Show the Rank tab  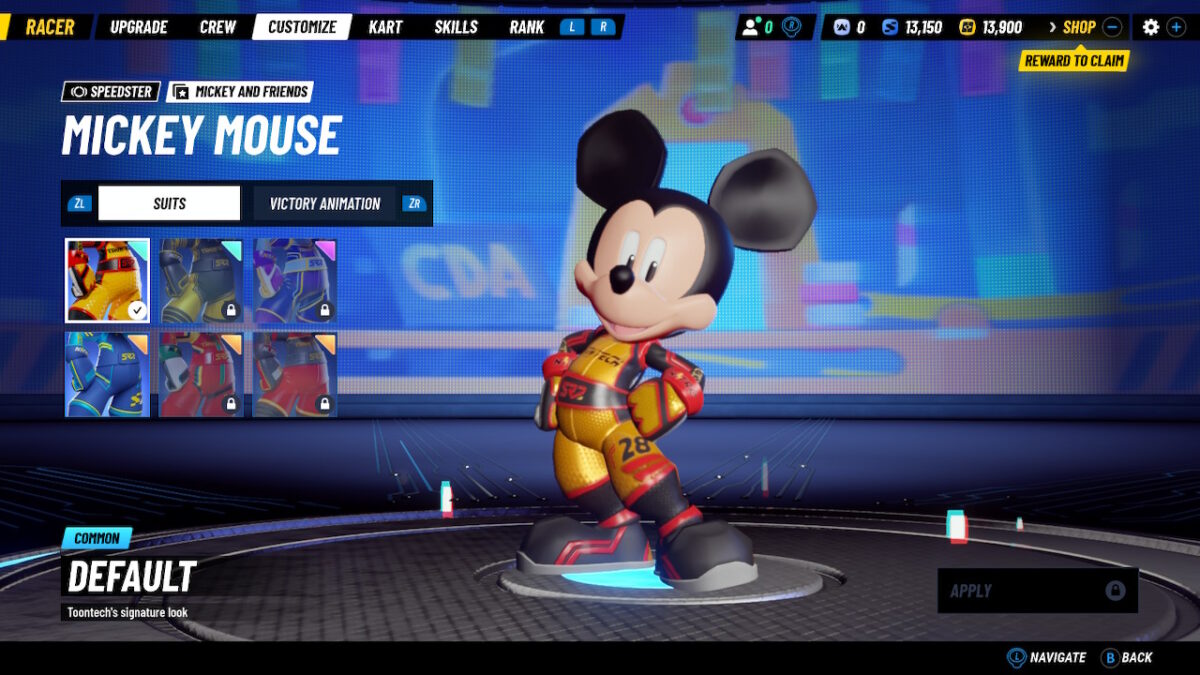point(526,27)
